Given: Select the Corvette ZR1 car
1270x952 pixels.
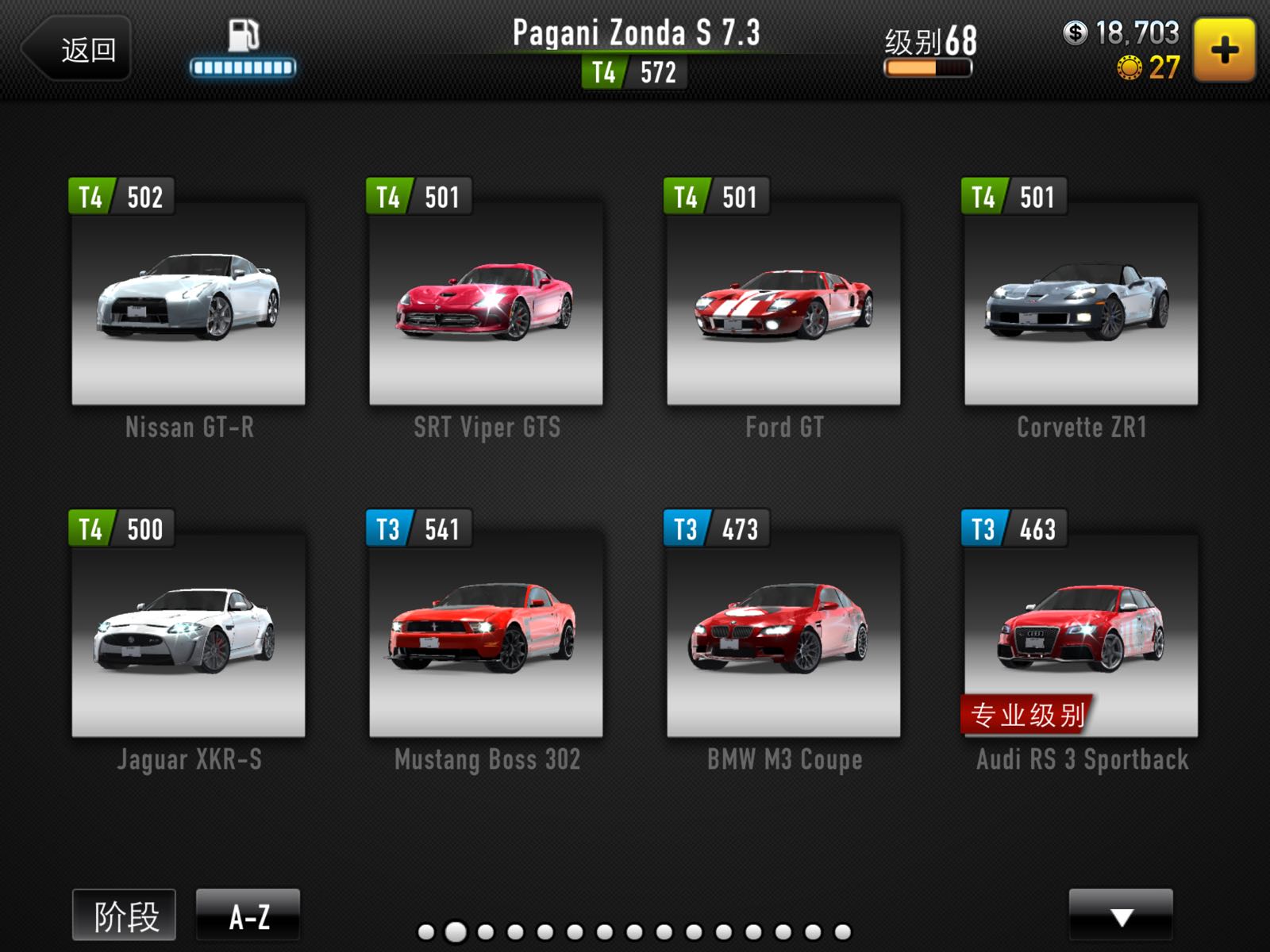Looking at the screenshot, I should pyautogui.click(x=1080, y=303).
